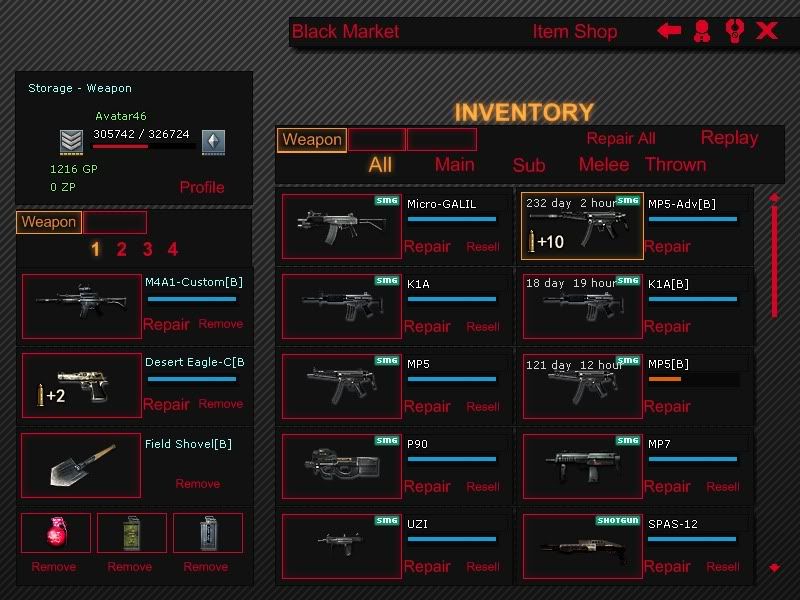Select the Micro-GALIL weapon thumbnail

coord(341,226)
